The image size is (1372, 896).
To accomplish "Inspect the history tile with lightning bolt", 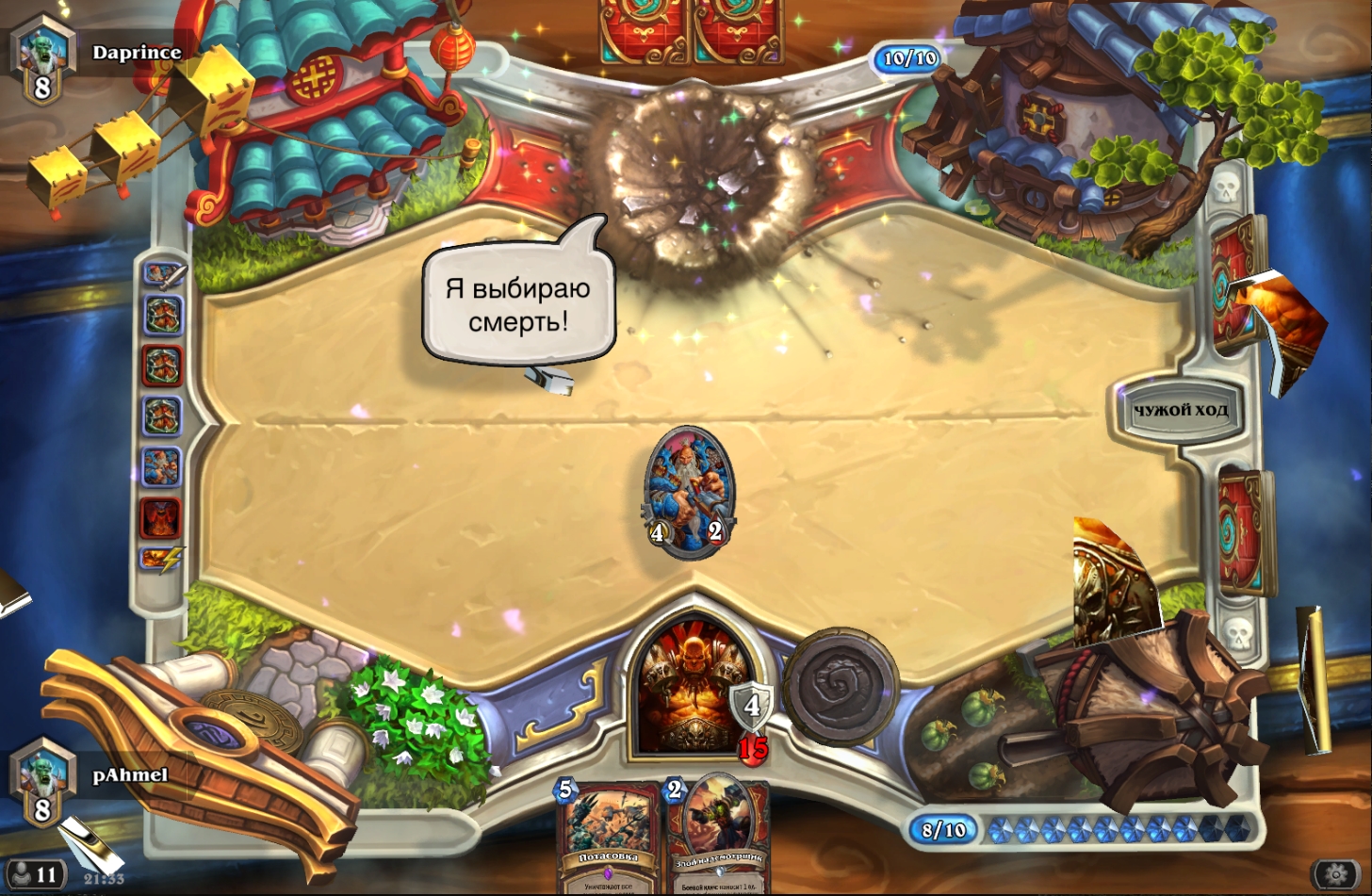I will point(161,559).
